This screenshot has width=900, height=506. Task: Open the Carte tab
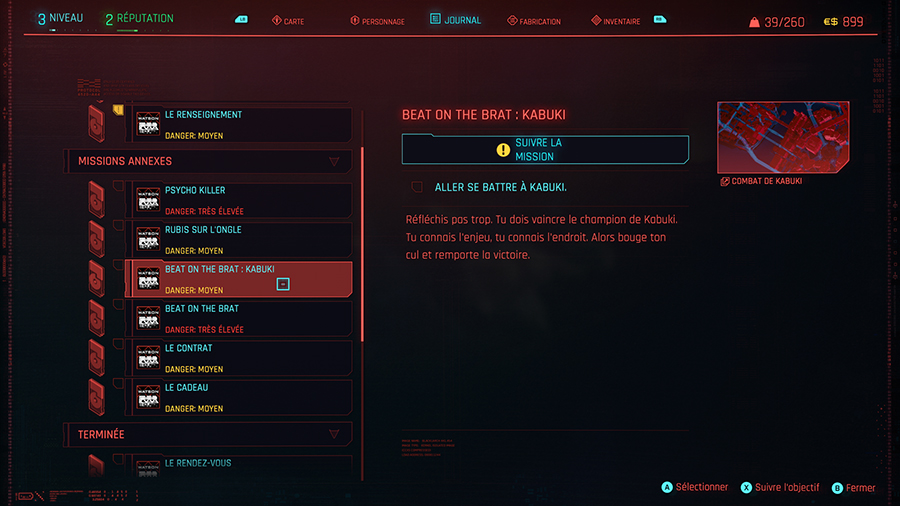pos(288,21)
